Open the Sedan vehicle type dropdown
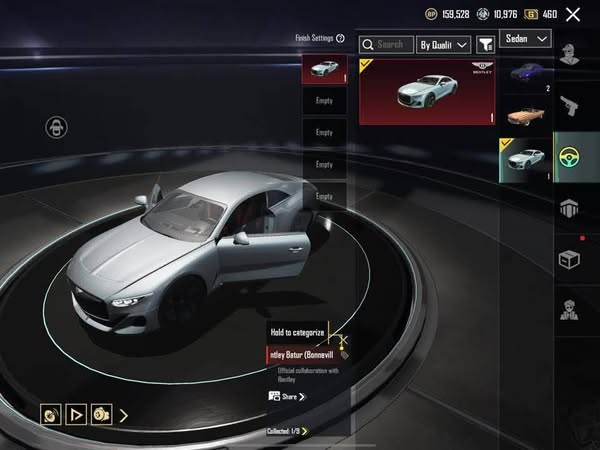Viewport: 600px width, 450px height. point(525,38)
